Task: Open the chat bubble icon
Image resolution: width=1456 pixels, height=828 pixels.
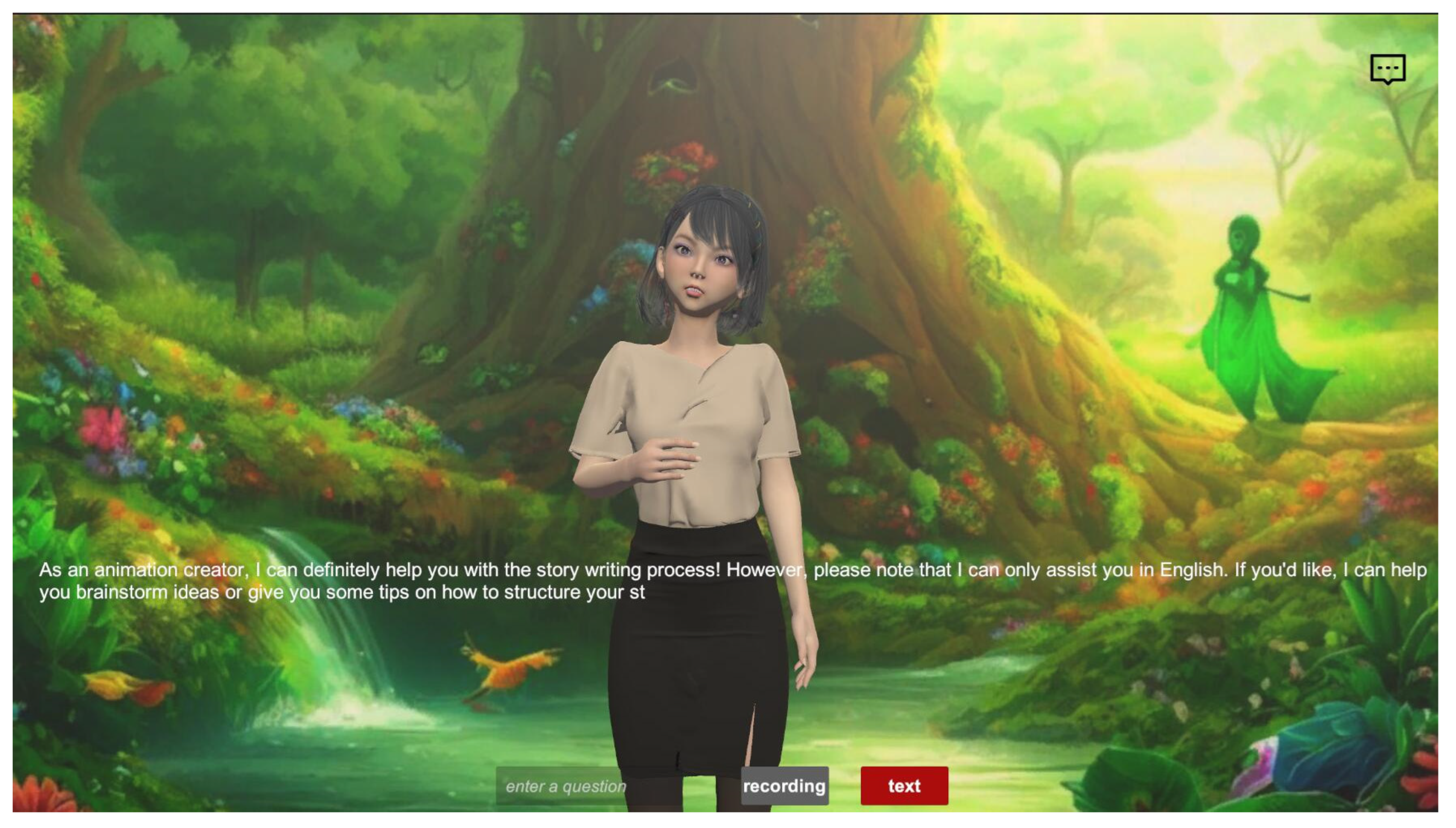Action: (1387, 69)
